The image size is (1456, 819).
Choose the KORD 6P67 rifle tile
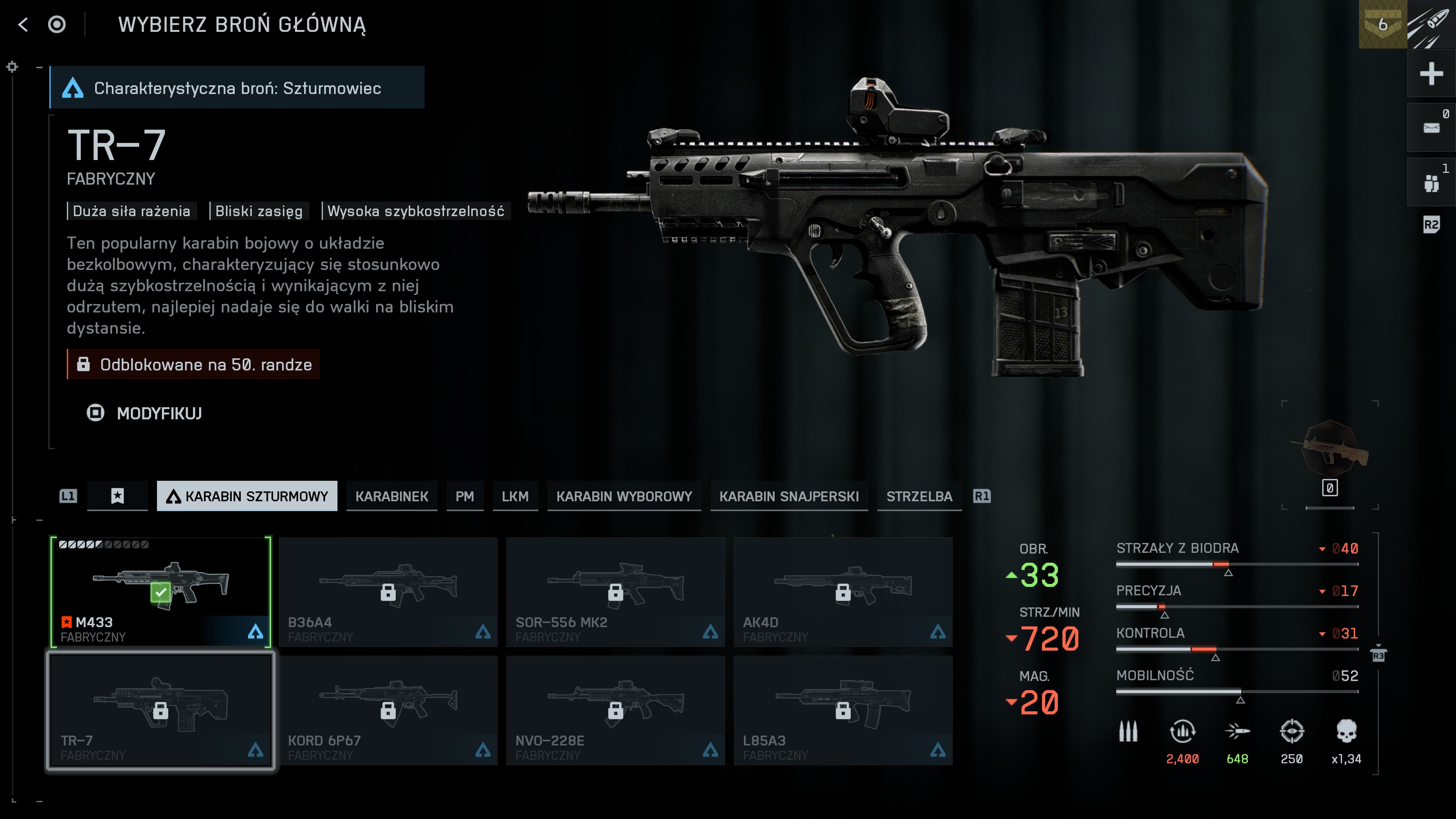[x=388, y=710]
